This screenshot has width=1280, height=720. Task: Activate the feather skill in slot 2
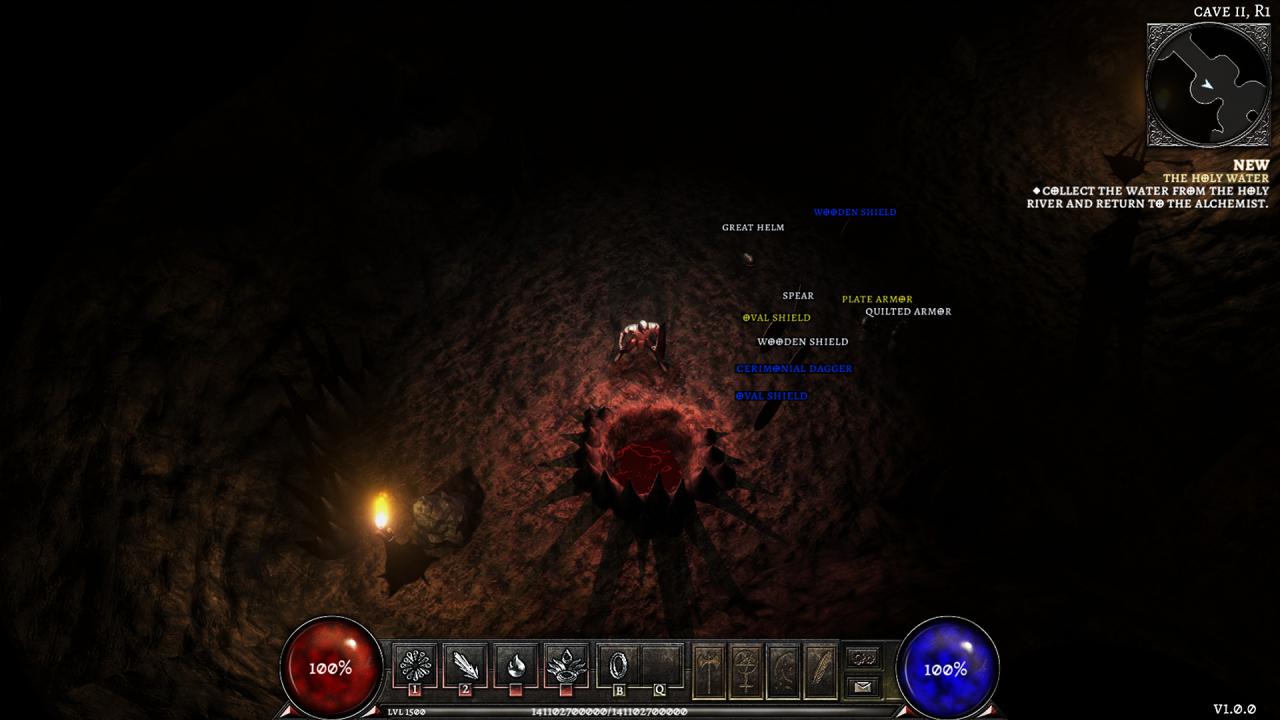point(465,664)
